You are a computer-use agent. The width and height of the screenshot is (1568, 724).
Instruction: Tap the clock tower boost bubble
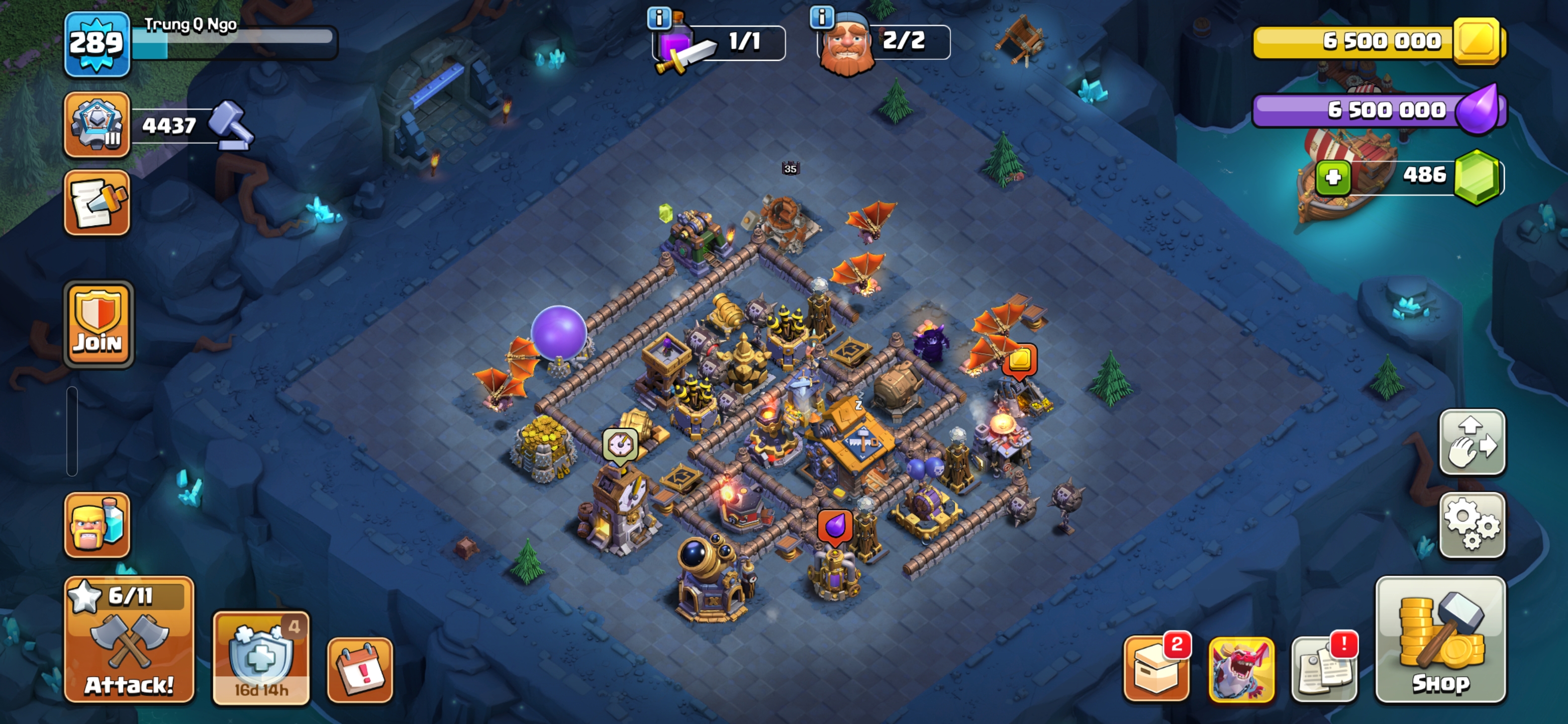click(x=620, y=445)
